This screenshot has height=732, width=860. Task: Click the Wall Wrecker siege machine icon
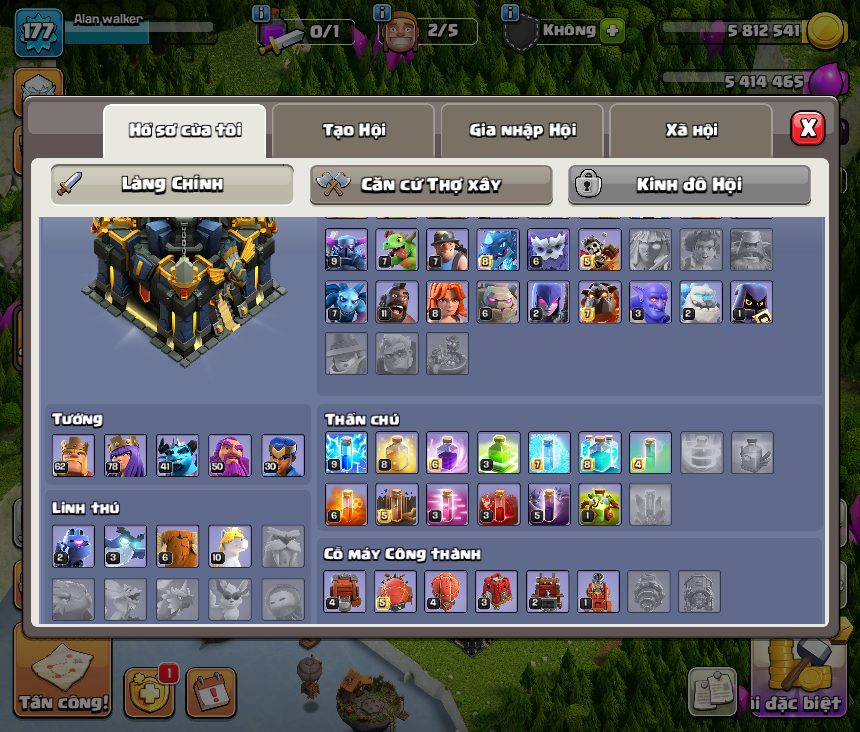[x=346, y=591]
